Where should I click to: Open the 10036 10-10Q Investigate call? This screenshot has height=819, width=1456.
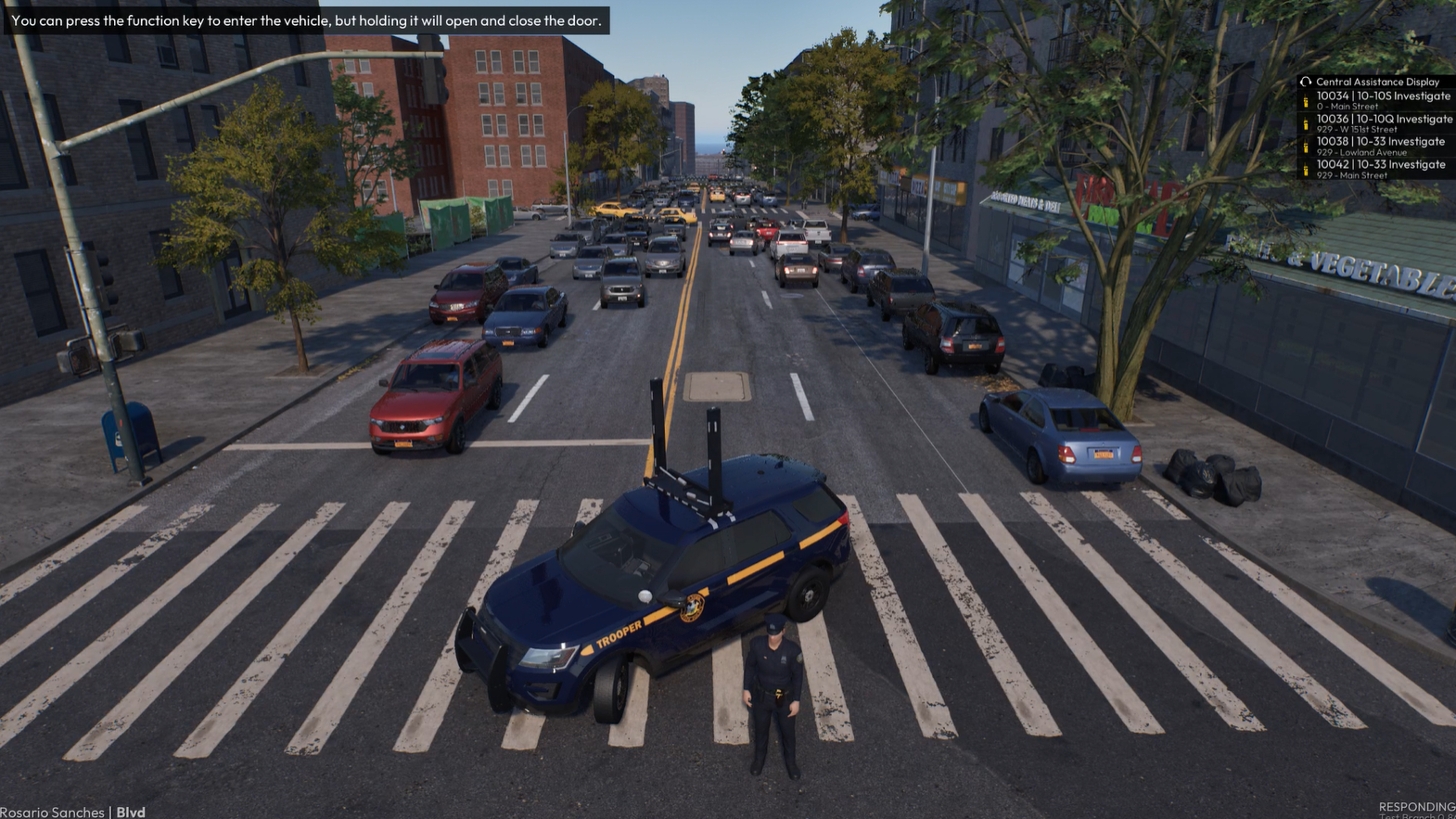tap(1382, 123)
